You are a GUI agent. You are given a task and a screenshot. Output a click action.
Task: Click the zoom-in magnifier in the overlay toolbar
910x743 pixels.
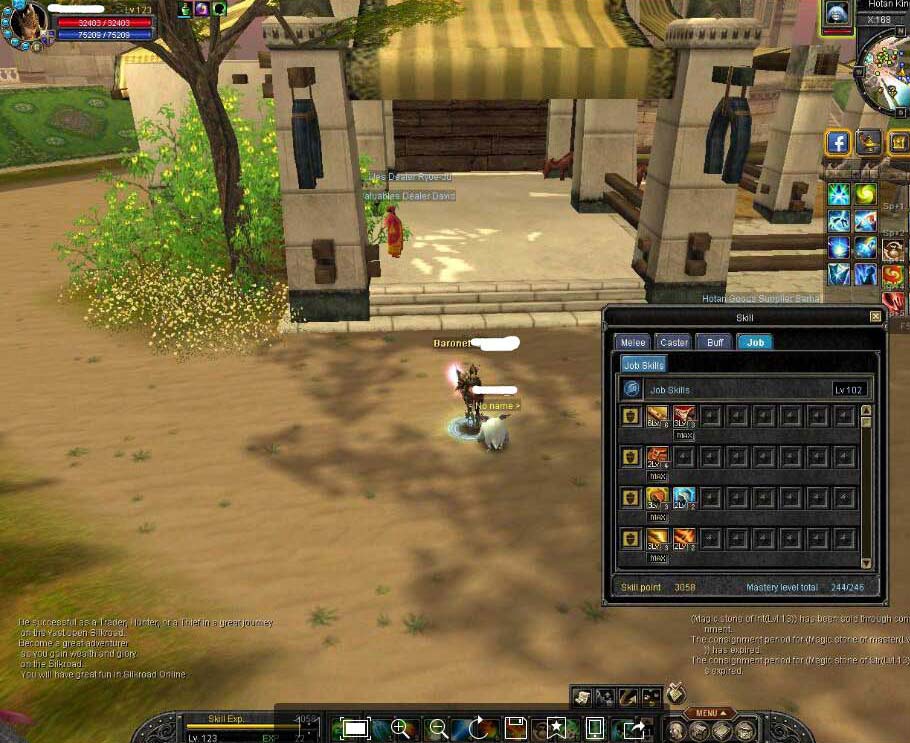tap(400, 728)
